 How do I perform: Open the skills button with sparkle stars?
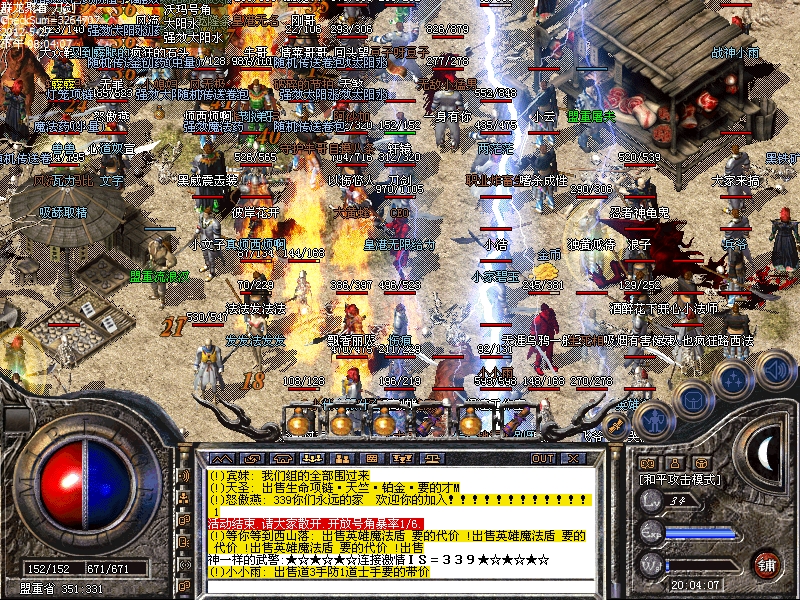[x=733, y=380]
